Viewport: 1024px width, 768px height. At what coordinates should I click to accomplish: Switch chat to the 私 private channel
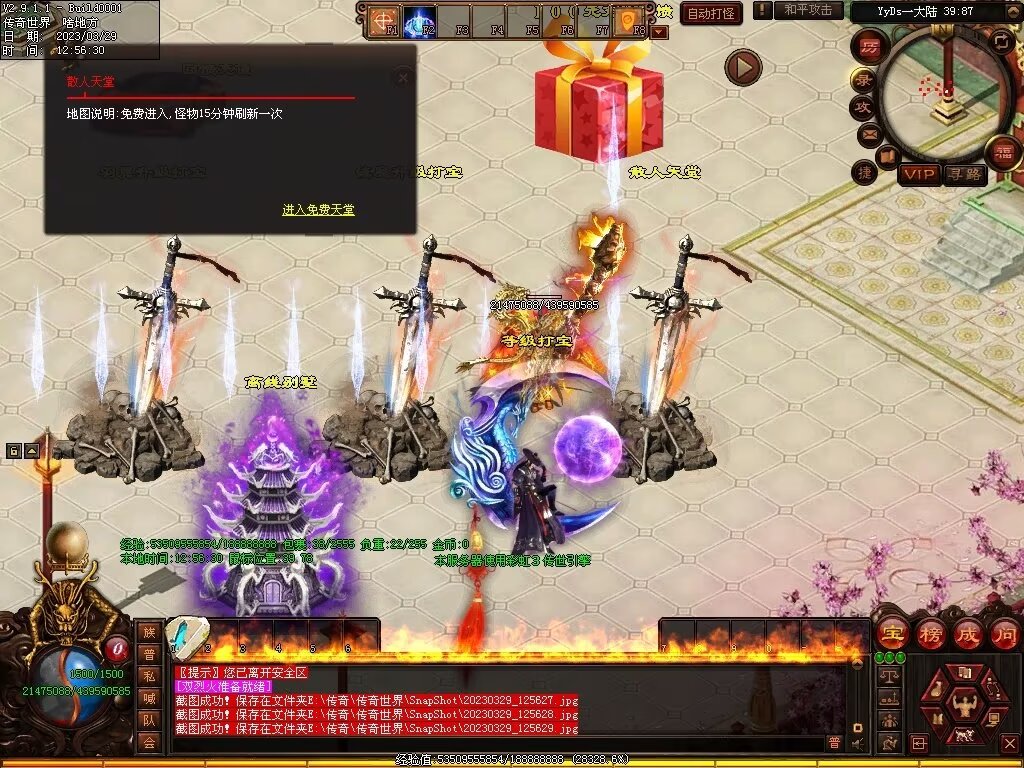point(149,676)
